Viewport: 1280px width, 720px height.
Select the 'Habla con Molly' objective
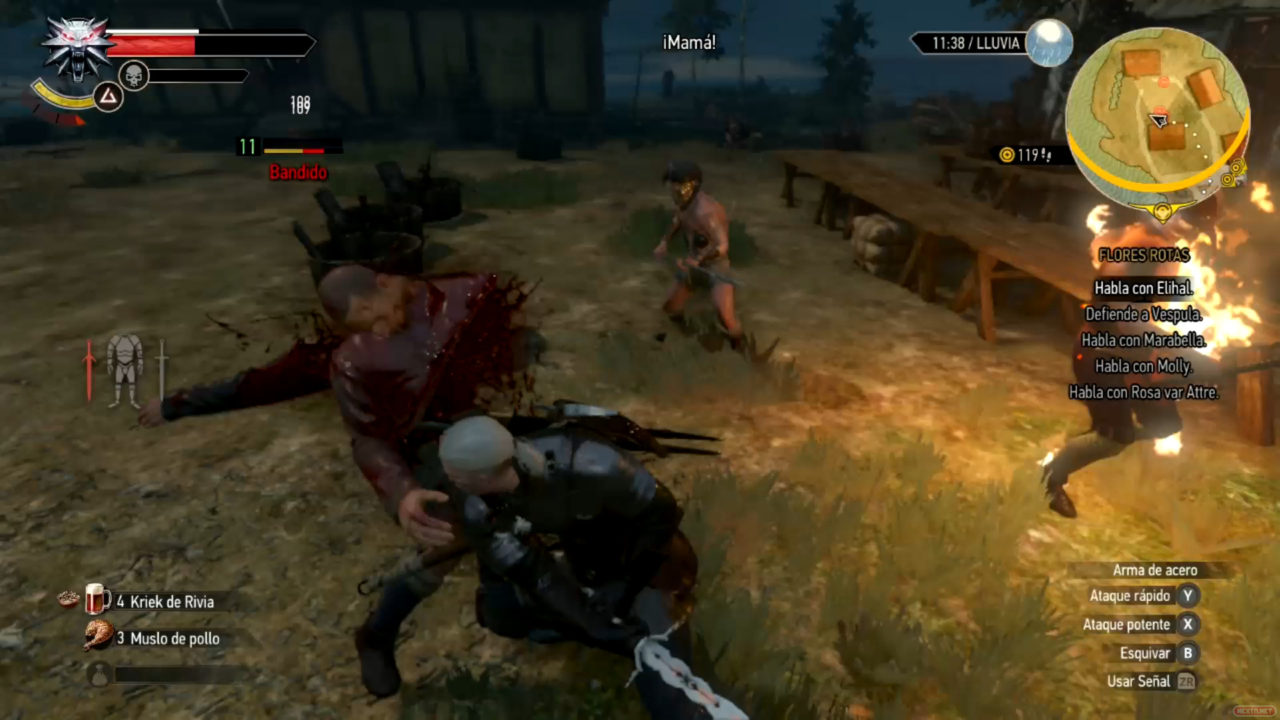1143,366
